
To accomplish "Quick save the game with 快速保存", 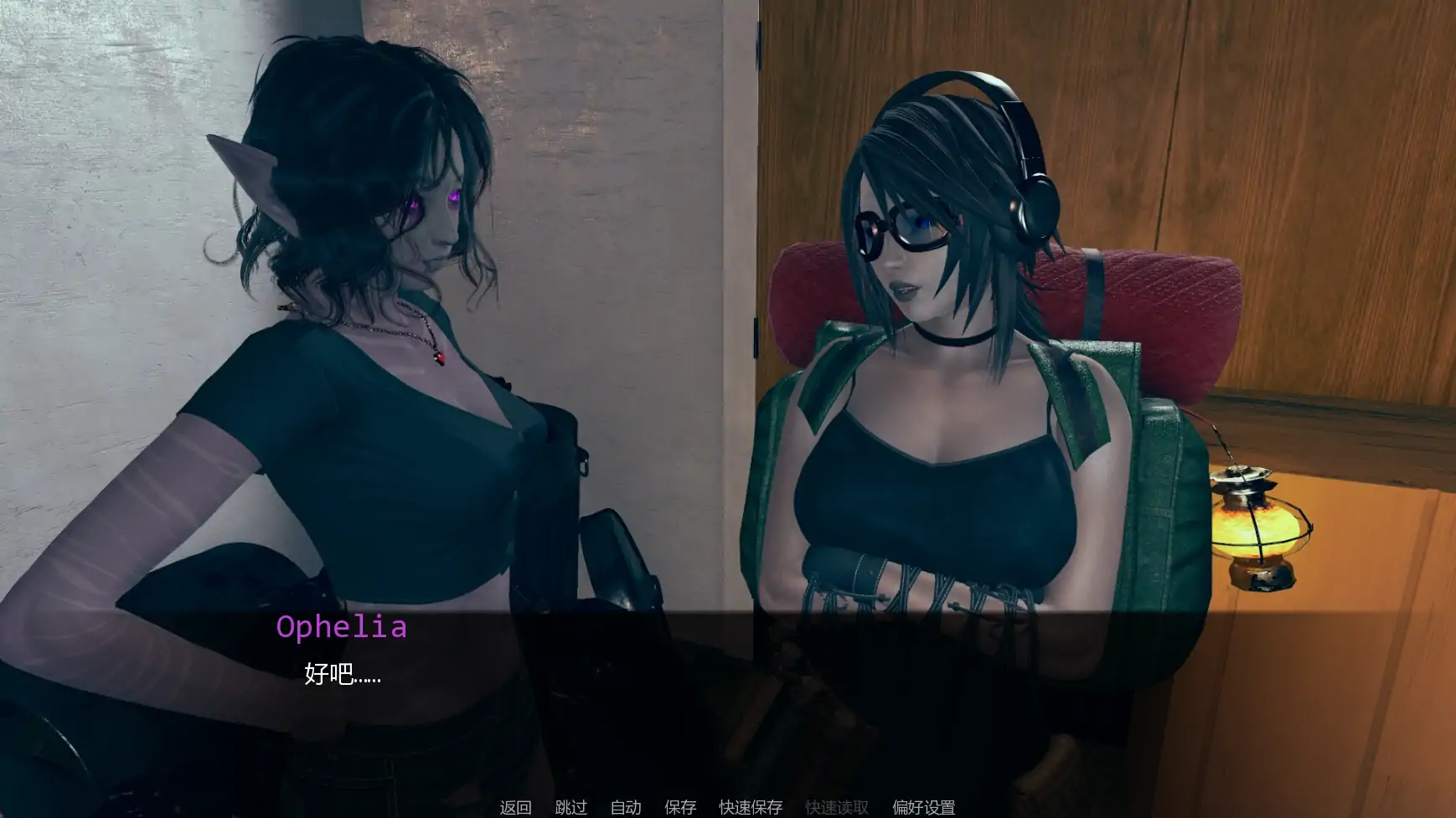I will point(749,807).
